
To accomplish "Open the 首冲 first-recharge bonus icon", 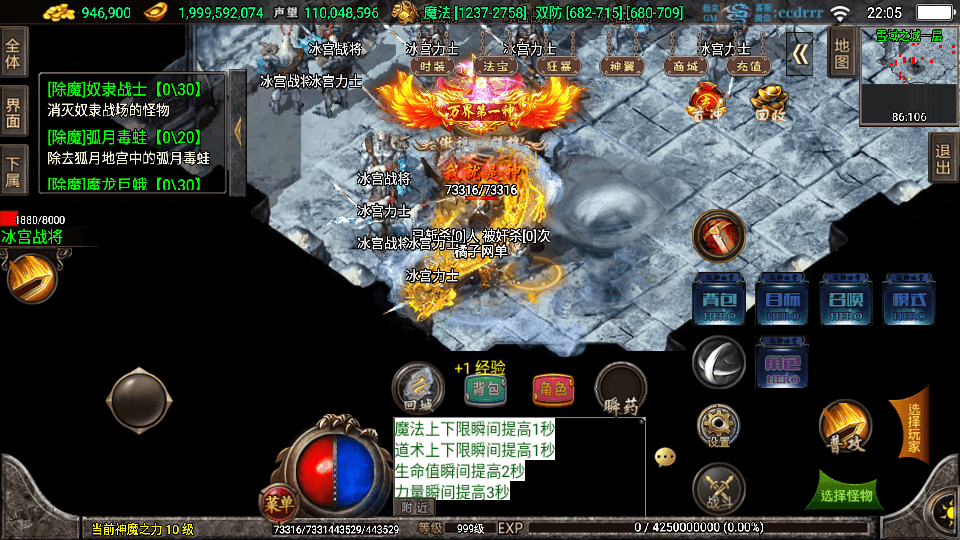I will pyautogui.click(x=707, y=101).
